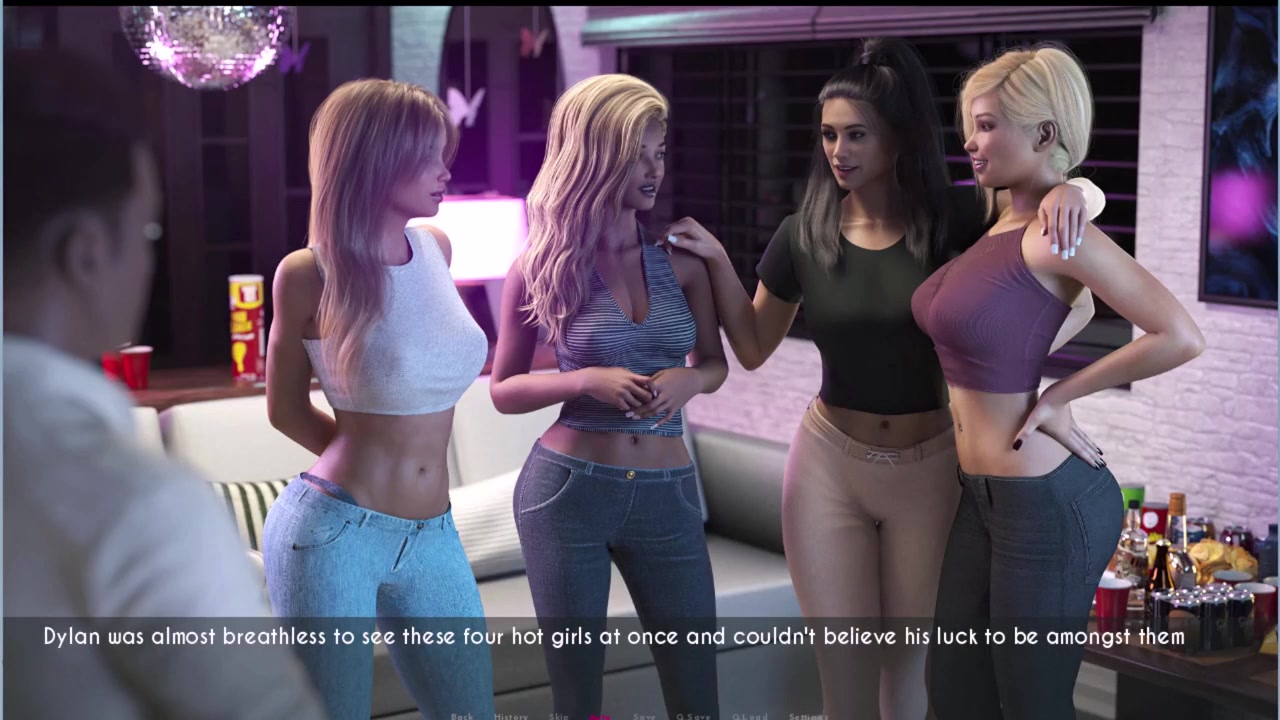The height and width of the screenshot is (720, 1280).
Task: Open the dialogue History log
Action: [510, 716]
